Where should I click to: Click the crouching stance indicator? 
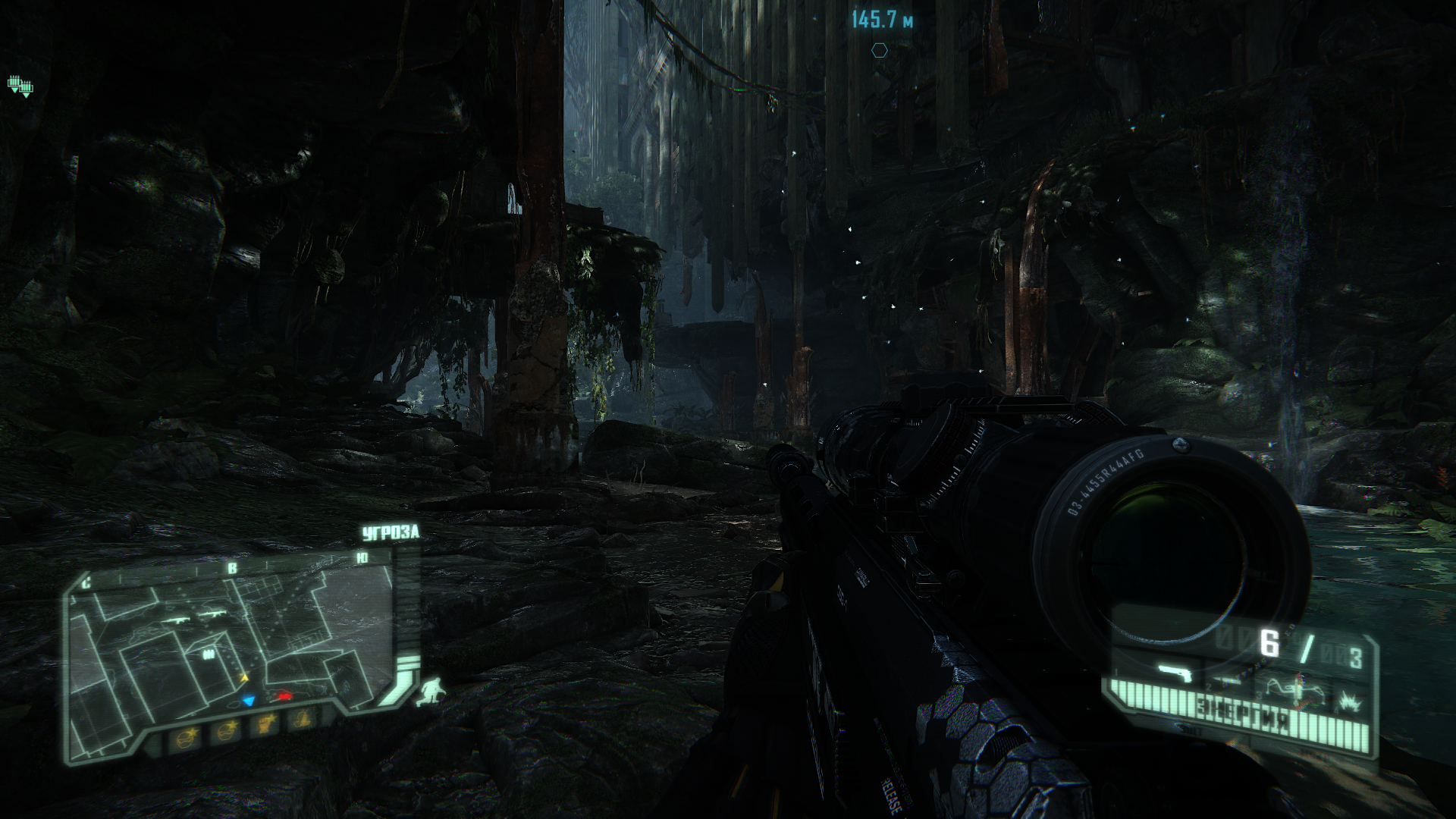[x=430, y=691]
